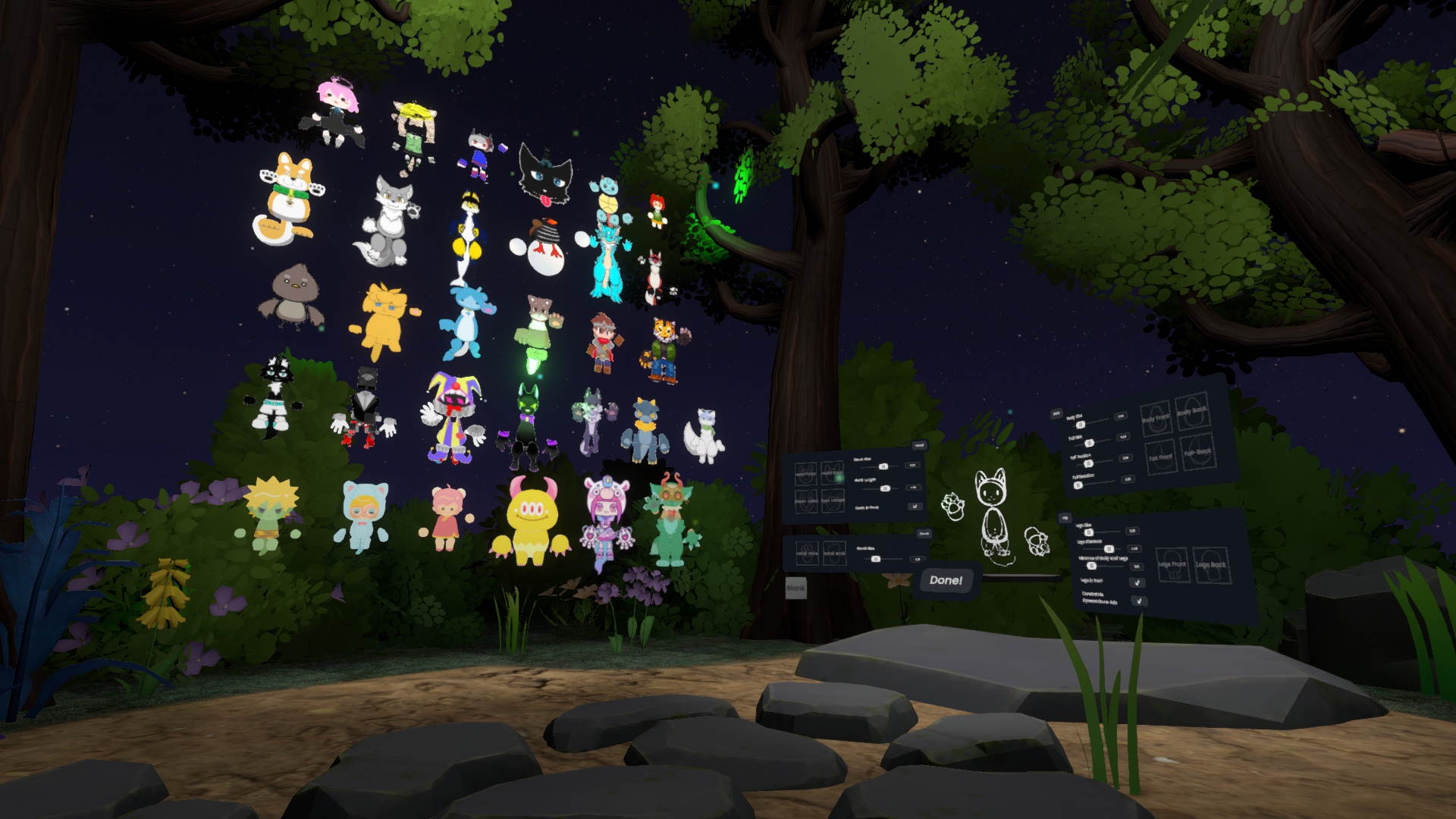Click the Neck Length slider handle
This screenshot has width=1456, height=819.
pos(884,488)
